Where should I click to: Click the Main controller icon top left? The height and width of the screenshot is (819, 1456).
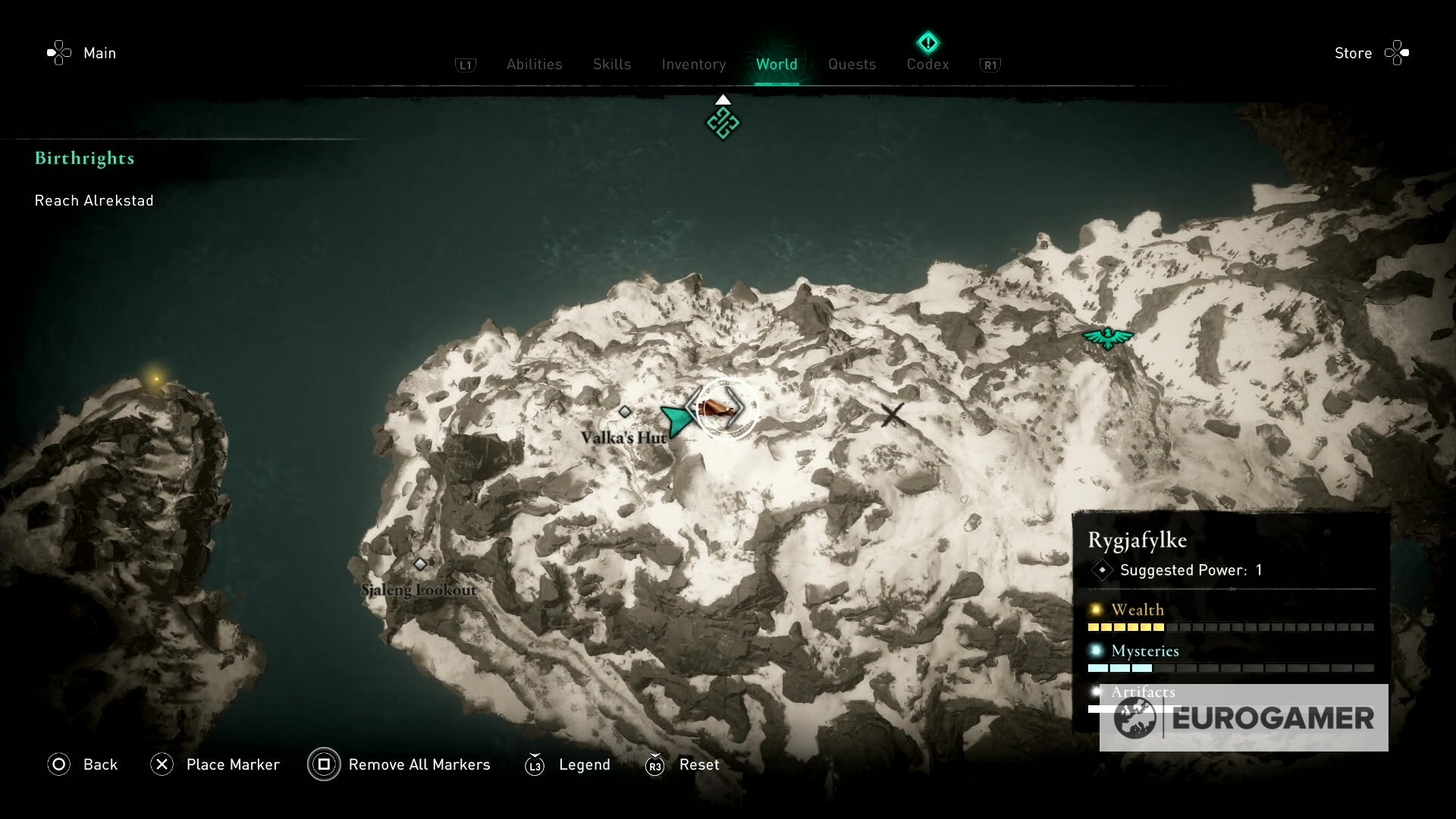59,53
